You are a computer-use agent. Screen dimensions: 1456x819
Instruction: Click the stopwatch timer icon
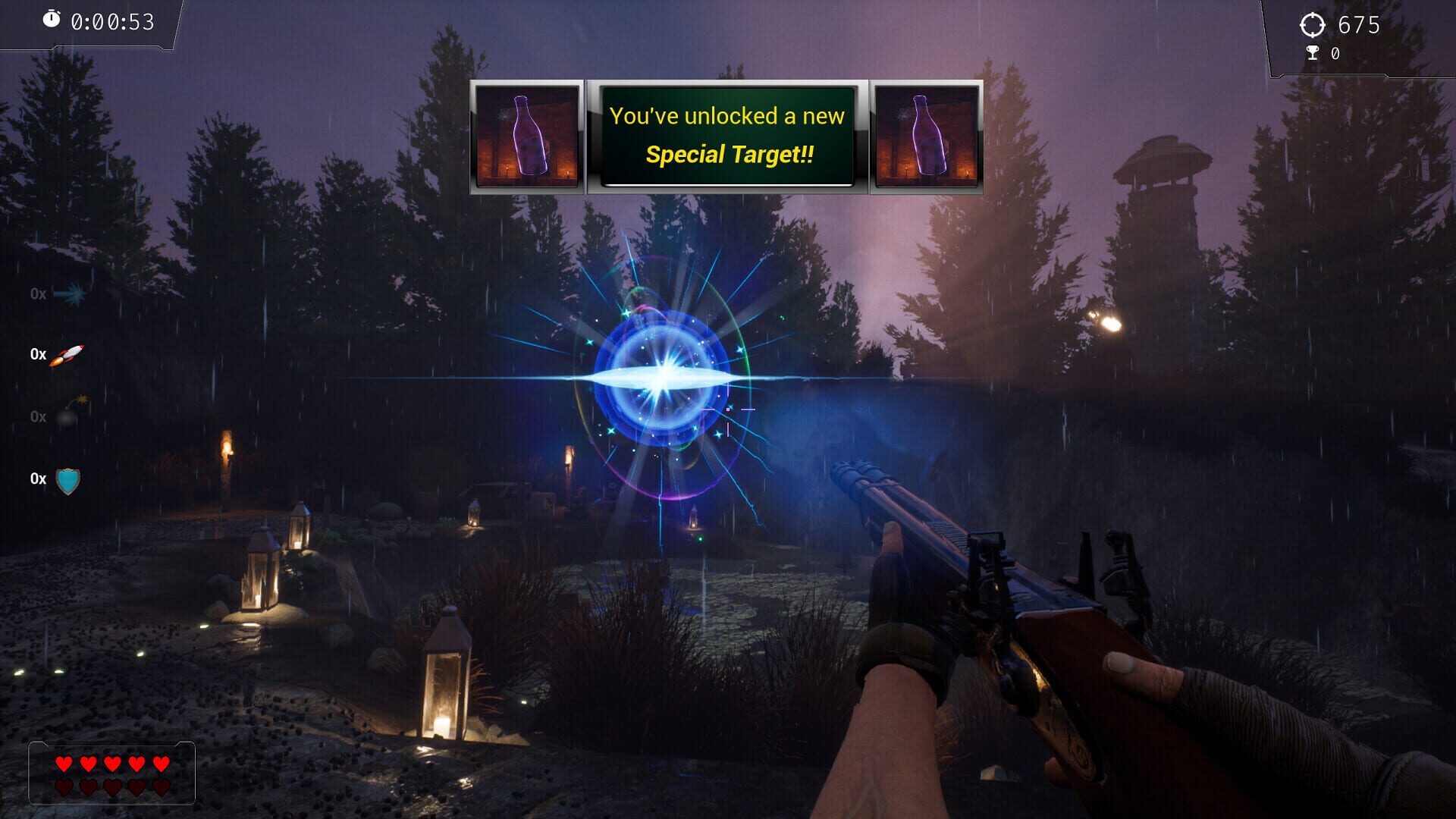click(52, 20)
